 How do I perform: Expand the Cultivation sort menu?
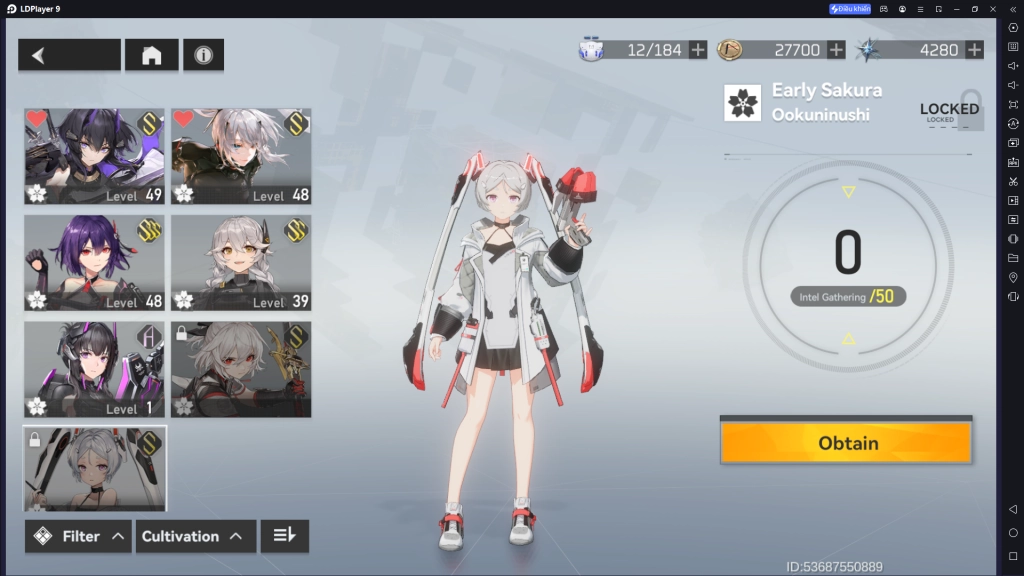(x=194, y=536)
